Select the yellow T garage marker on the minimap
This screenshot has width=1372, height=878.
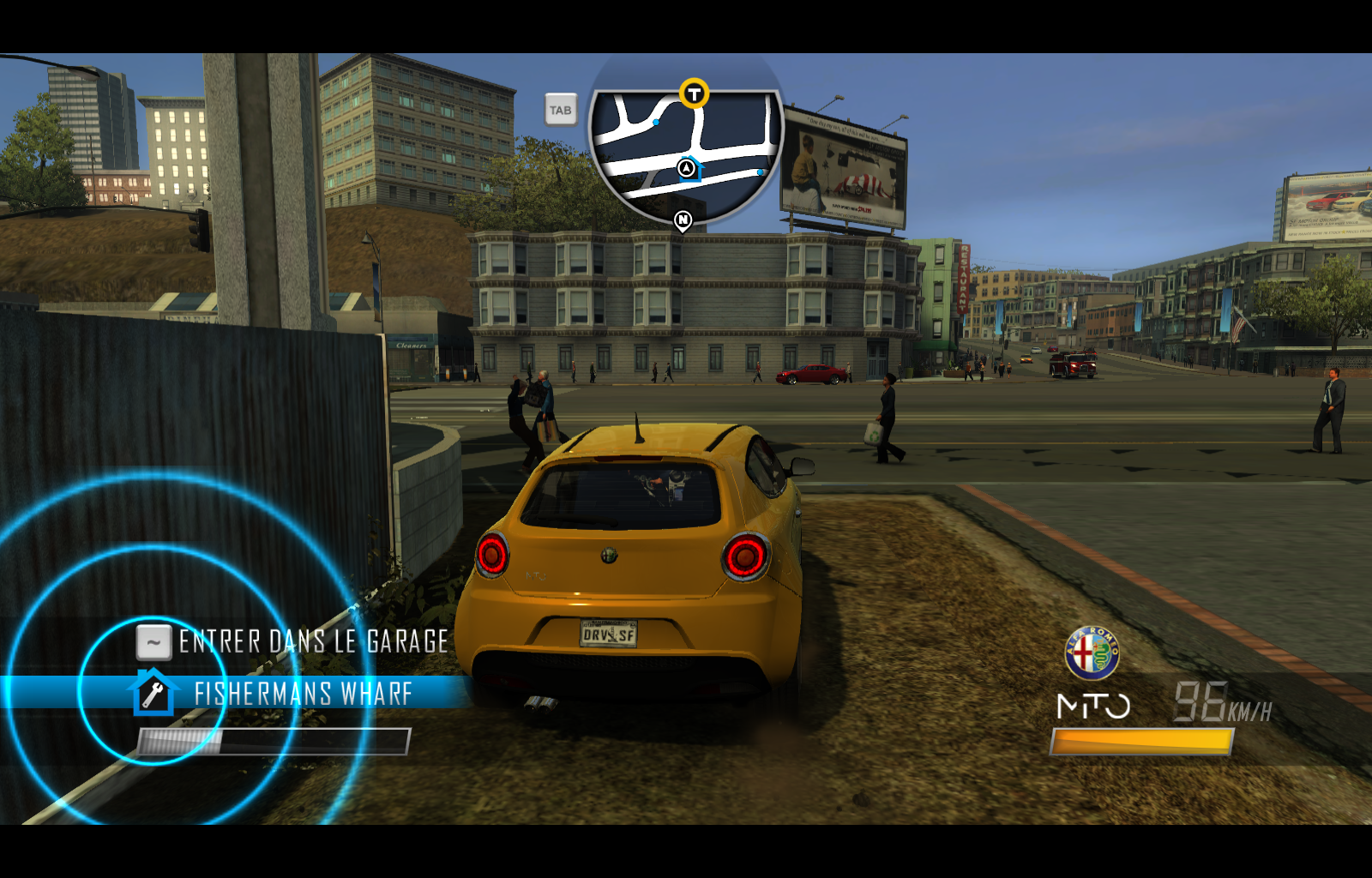(x=695, y=94)
